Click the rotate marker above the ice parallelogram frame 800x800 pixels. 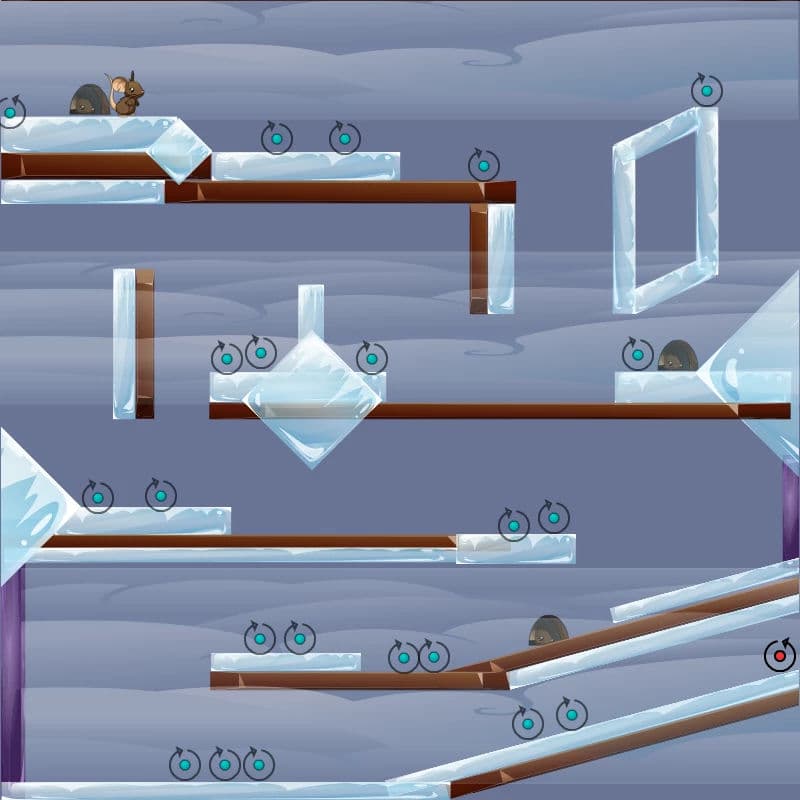pos(707,91)
